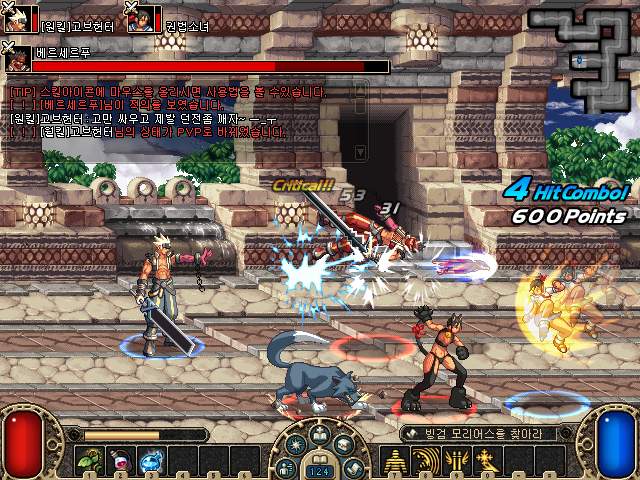Use the green plant item in the hotbar
Viewport: 640px width, 480px height.
(90, 461)
